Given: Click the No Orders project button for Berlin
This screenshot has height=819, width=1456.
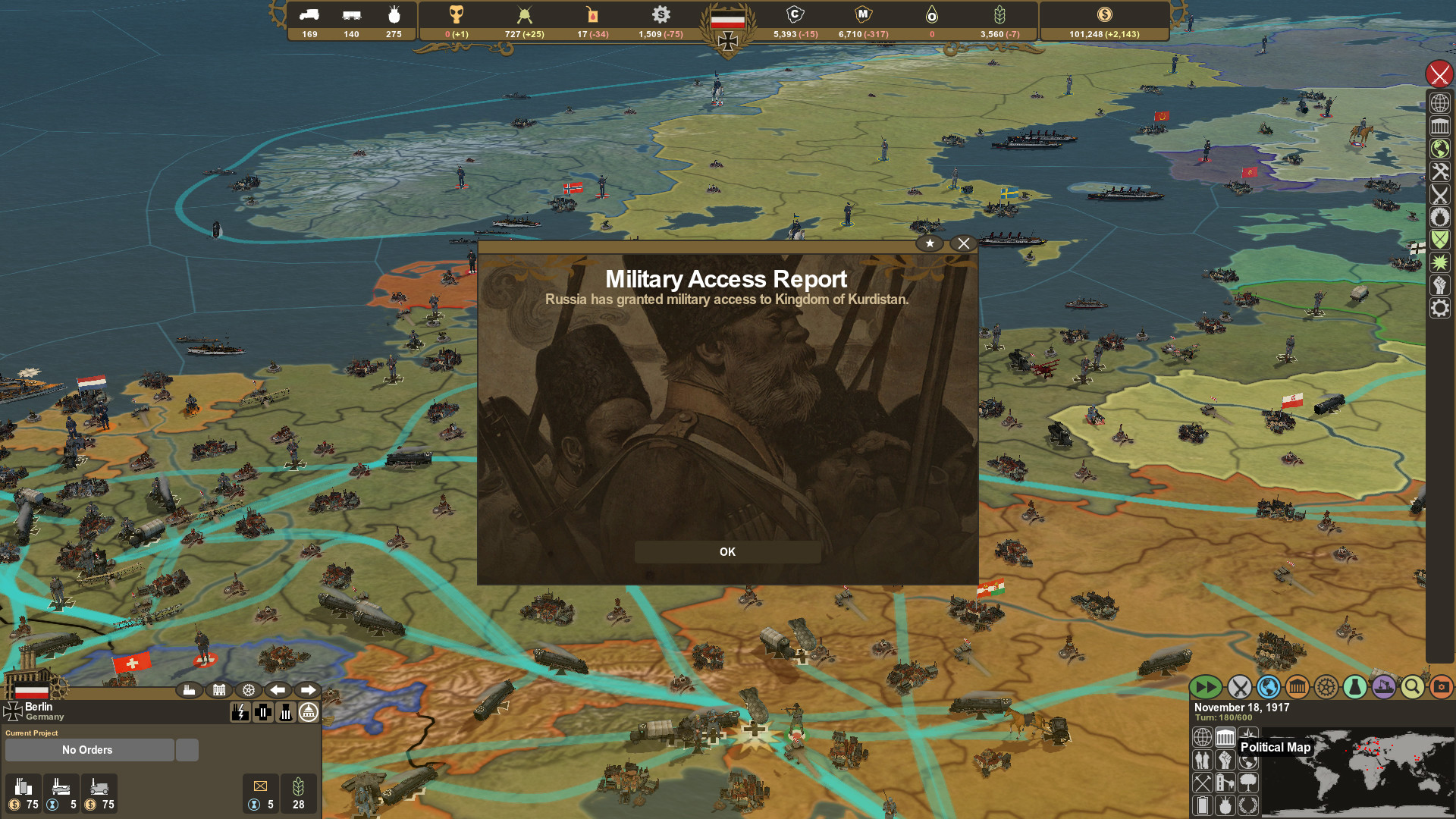Looking at the screenshot, I should click(x=87, y=750).
